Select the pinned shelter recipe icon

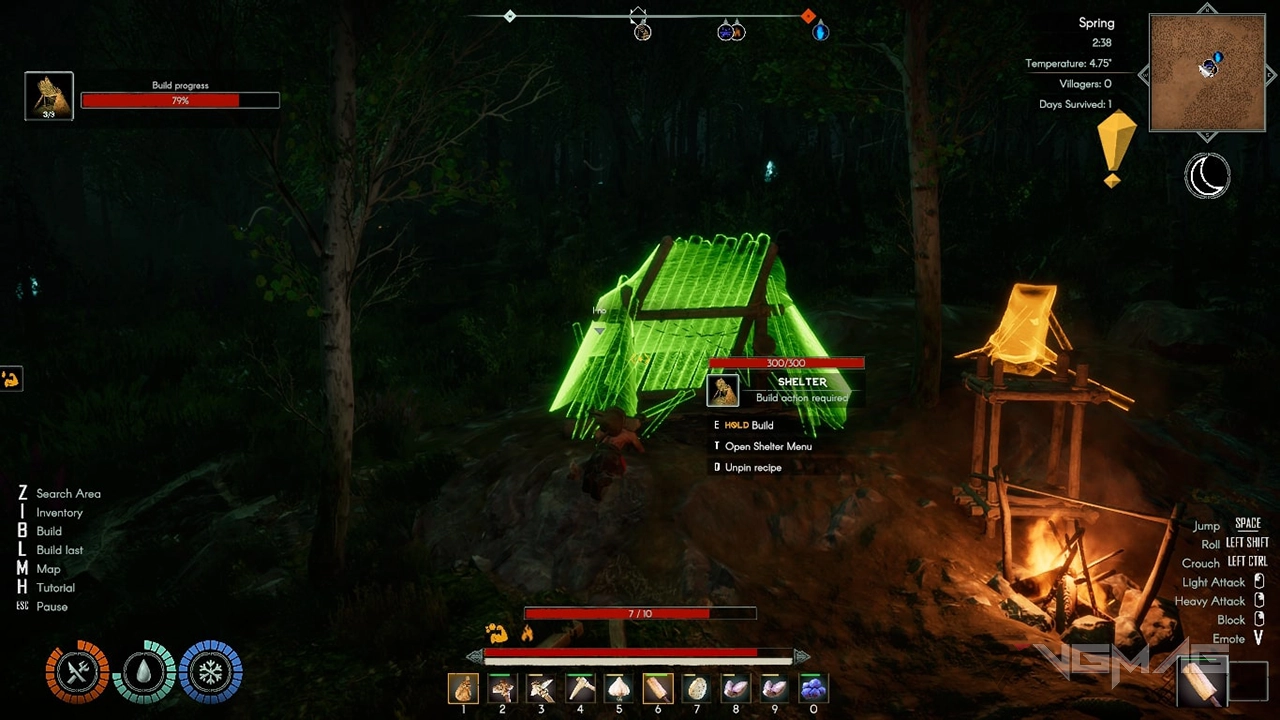49,96
